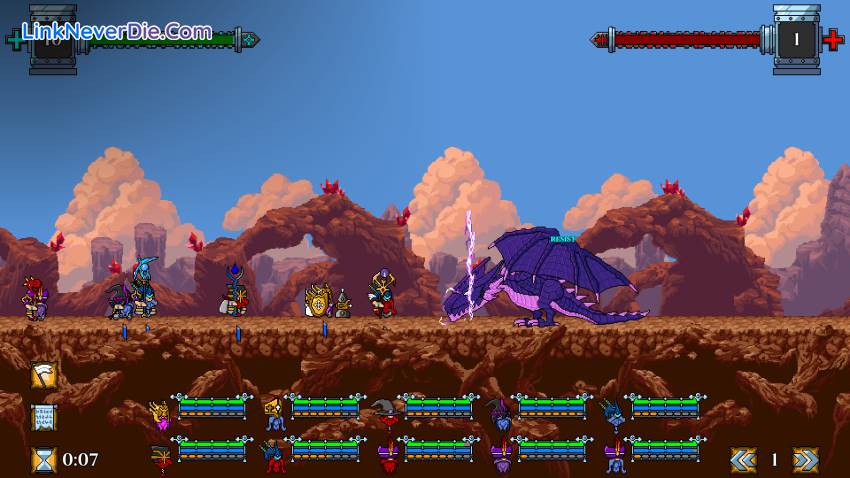Screen dimensions: 850x478
Task: Click the white flag surrender button
Action: coord(44,375)
